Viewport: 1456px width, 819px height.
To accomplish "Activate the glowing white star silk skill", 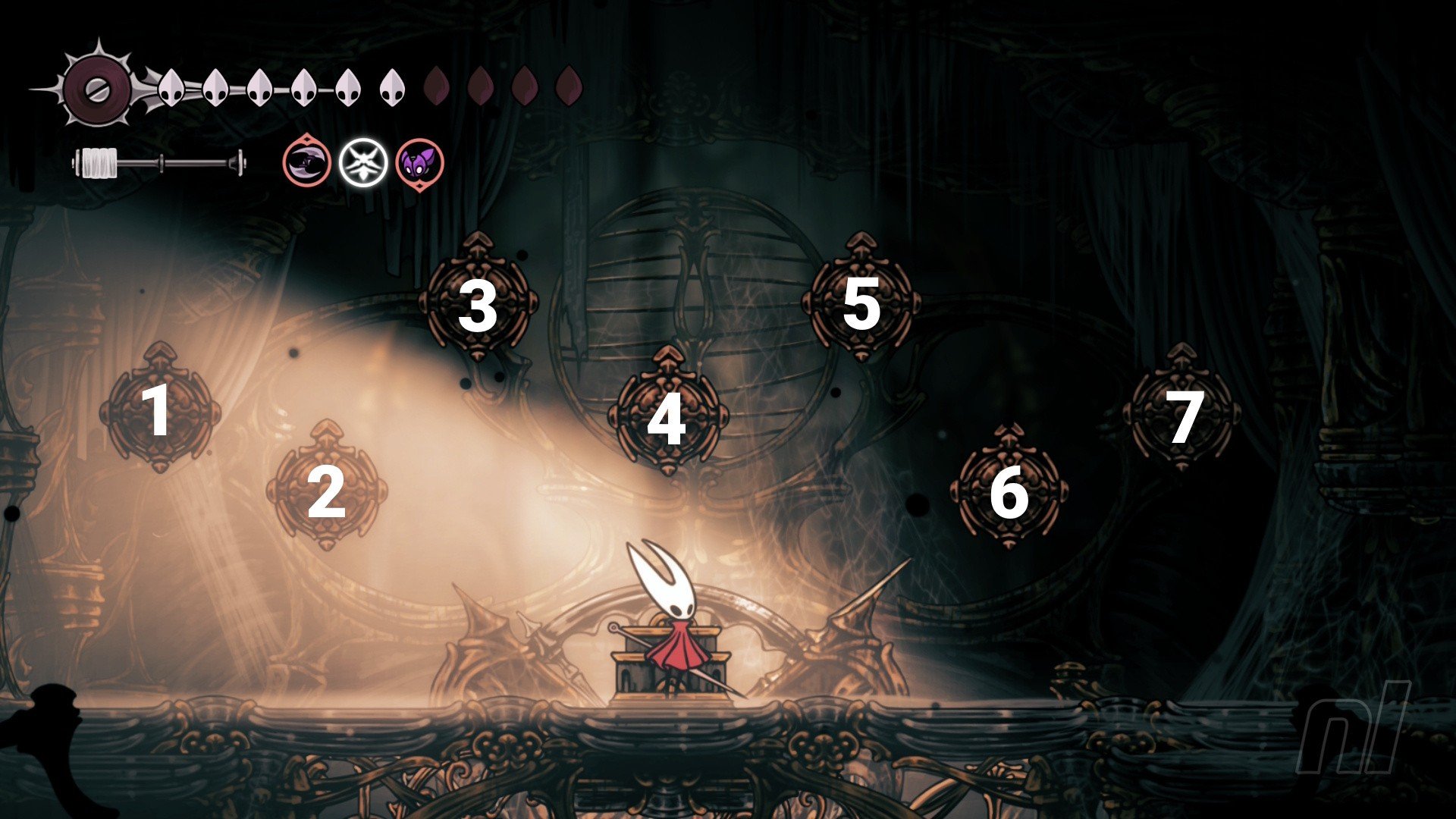I will (x=363, y=163).
